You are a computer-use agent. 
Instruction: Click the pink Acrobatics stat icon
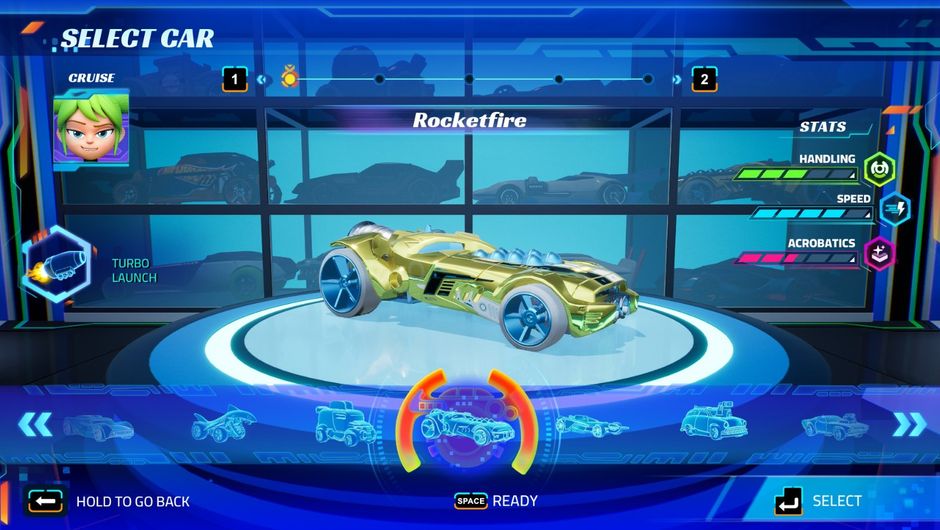point(879,253)
